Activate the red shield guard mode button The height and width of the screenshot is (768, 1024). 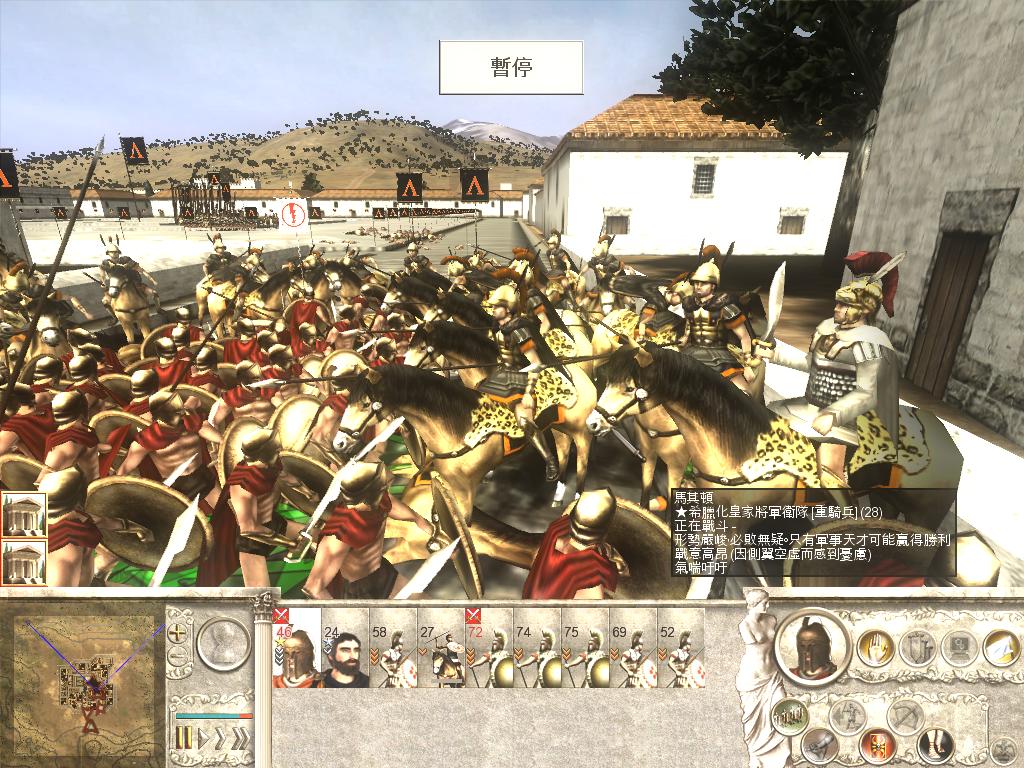click(876, 745)
